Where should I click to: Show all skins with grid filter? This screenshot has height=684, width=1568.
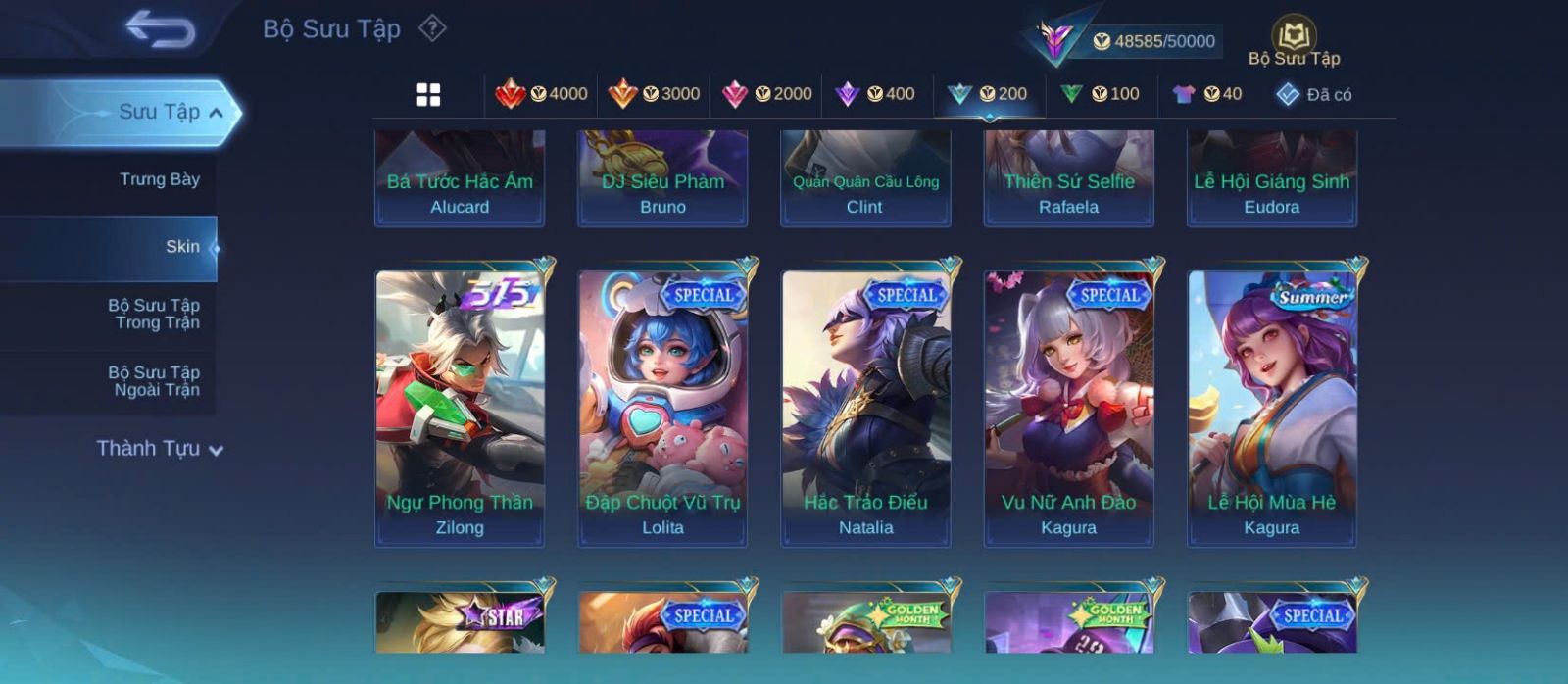(x=428, y=94)
